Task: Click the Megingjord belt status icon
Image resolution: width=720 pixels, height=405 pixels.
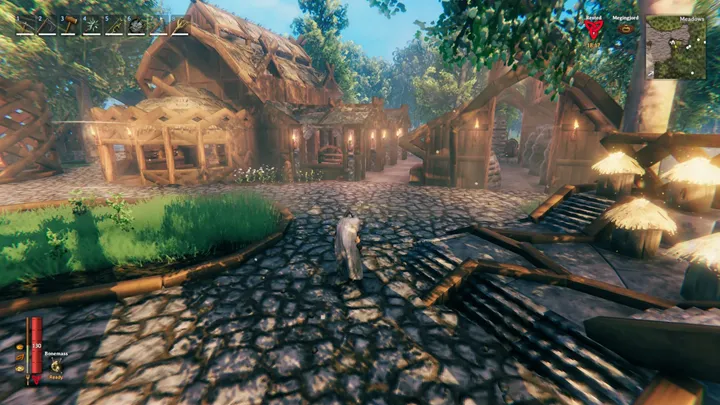Action: pos(626,29)
